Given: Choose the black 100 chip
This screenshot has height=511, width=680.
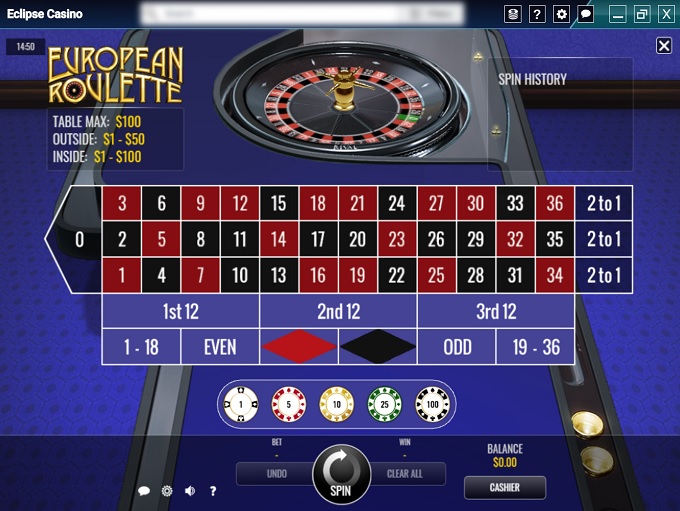Looking at the screenshot, I should point(432,404).
